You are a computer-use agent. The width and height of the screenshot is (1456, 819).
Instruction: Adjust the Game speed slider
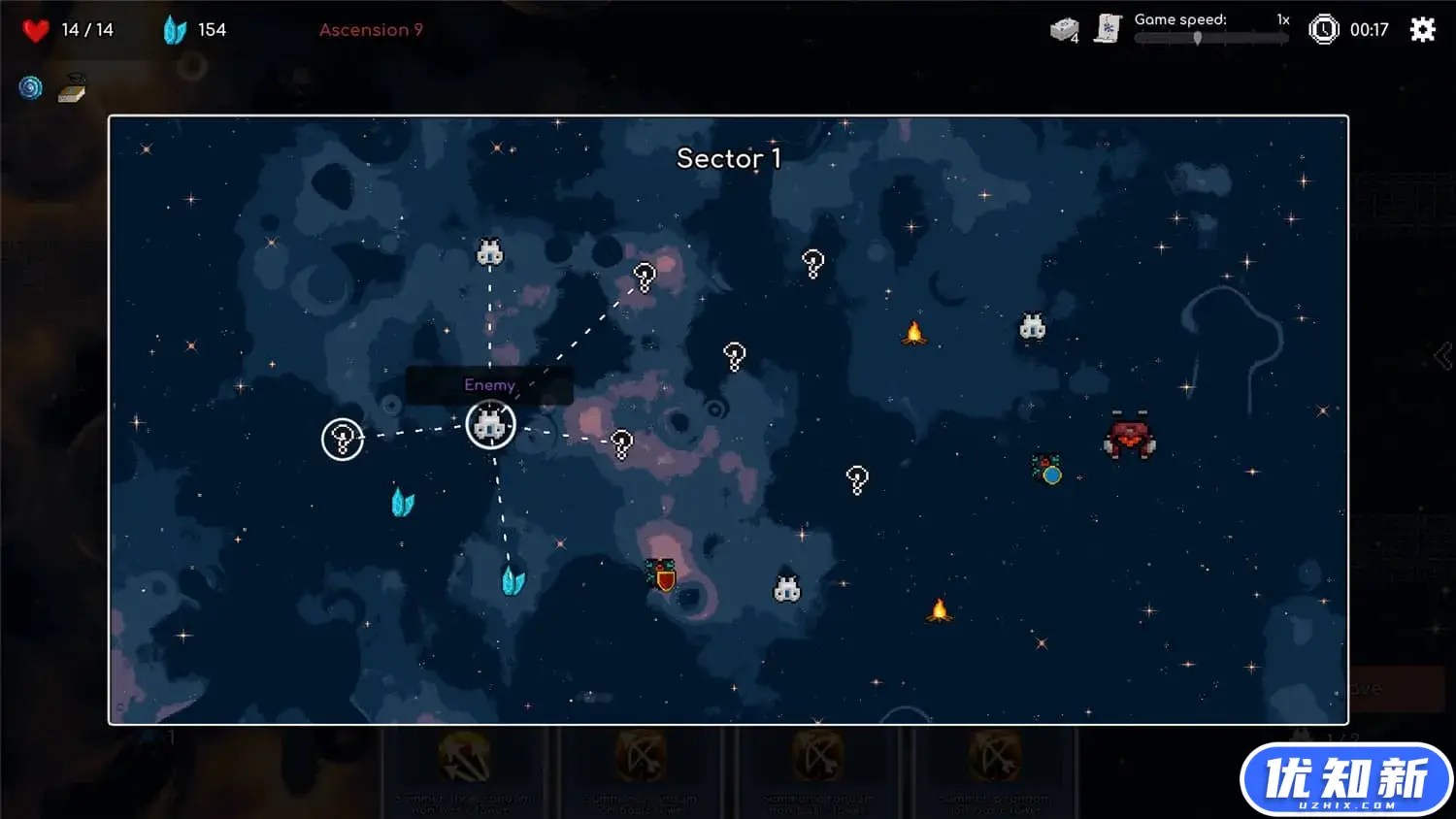coord(1200,39)
